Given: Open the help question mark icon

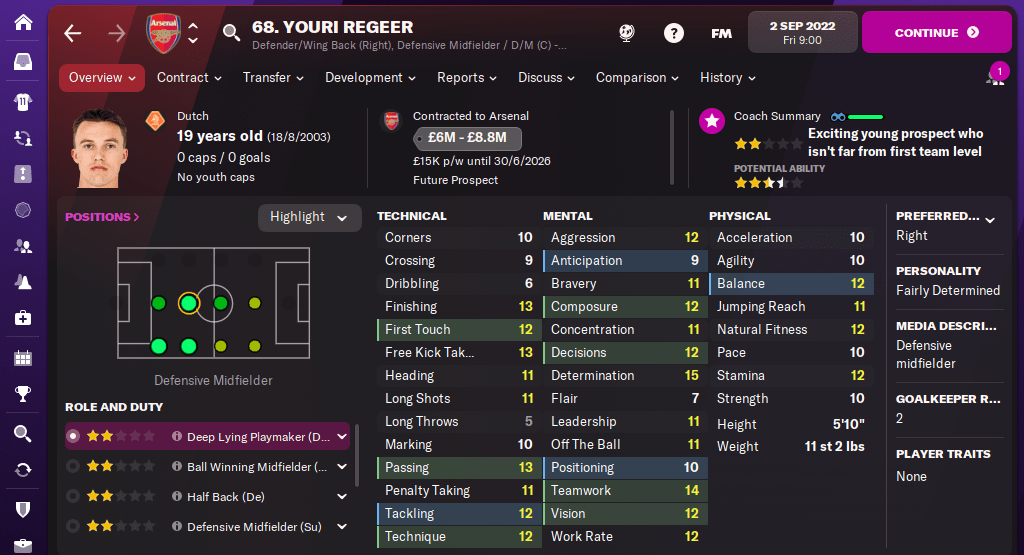Looking at the screenshot, I should click(674, 33).
